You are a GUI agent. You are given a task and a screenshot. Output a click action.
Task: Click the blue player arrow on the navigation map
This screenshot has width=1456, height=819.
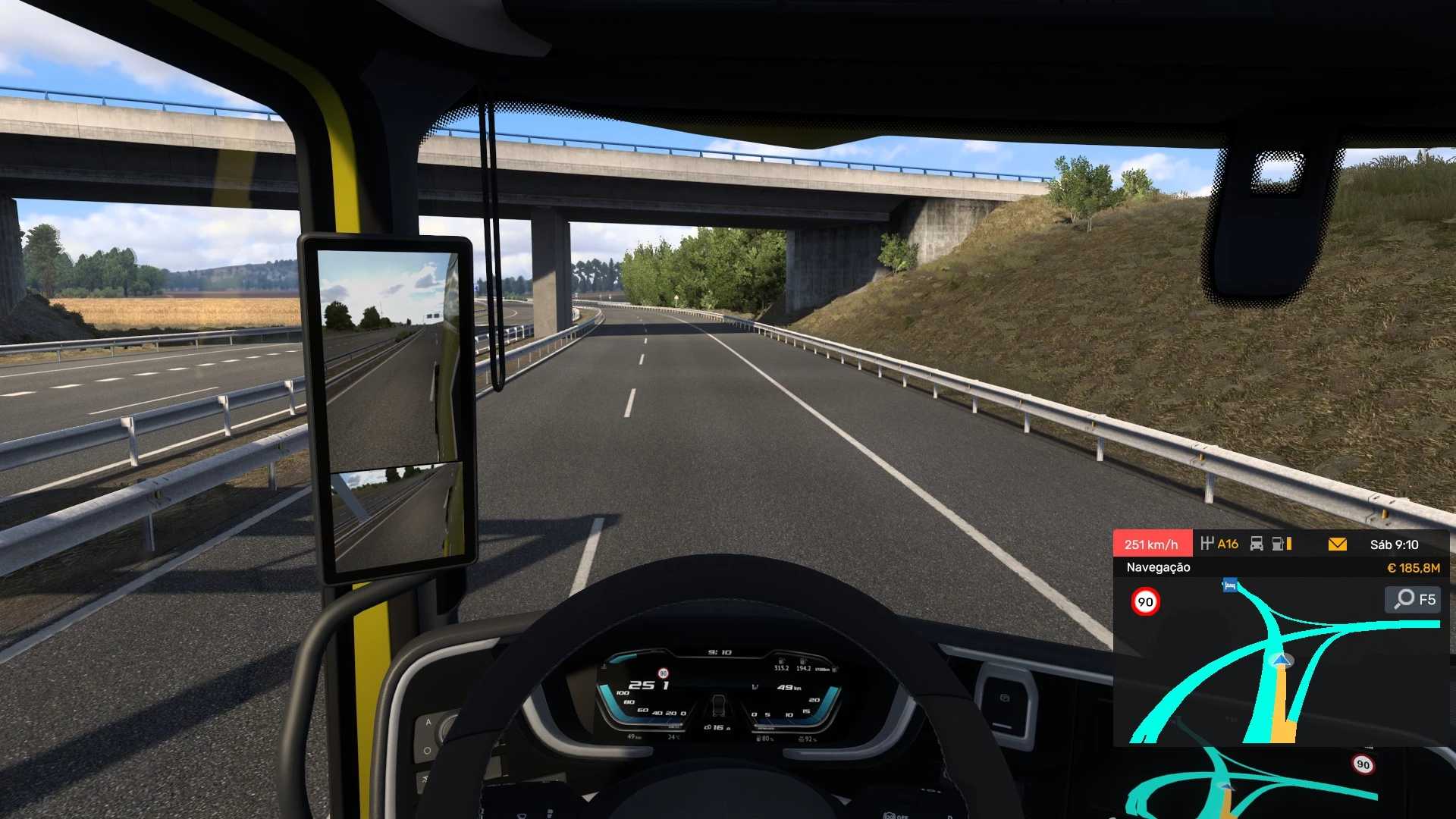coord(1281,661)
